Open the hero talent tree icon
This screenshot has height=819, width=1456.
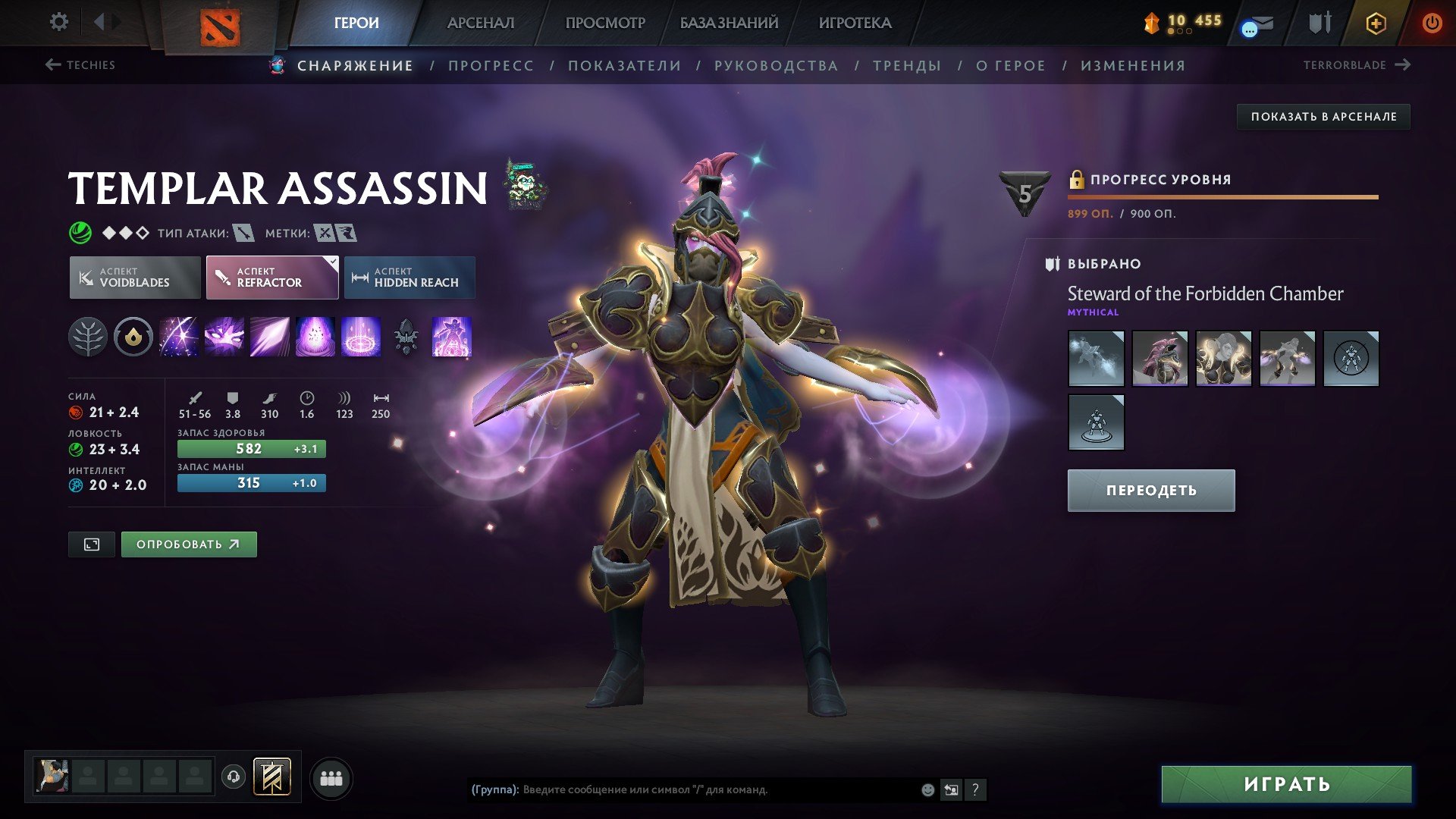[89, 338]
